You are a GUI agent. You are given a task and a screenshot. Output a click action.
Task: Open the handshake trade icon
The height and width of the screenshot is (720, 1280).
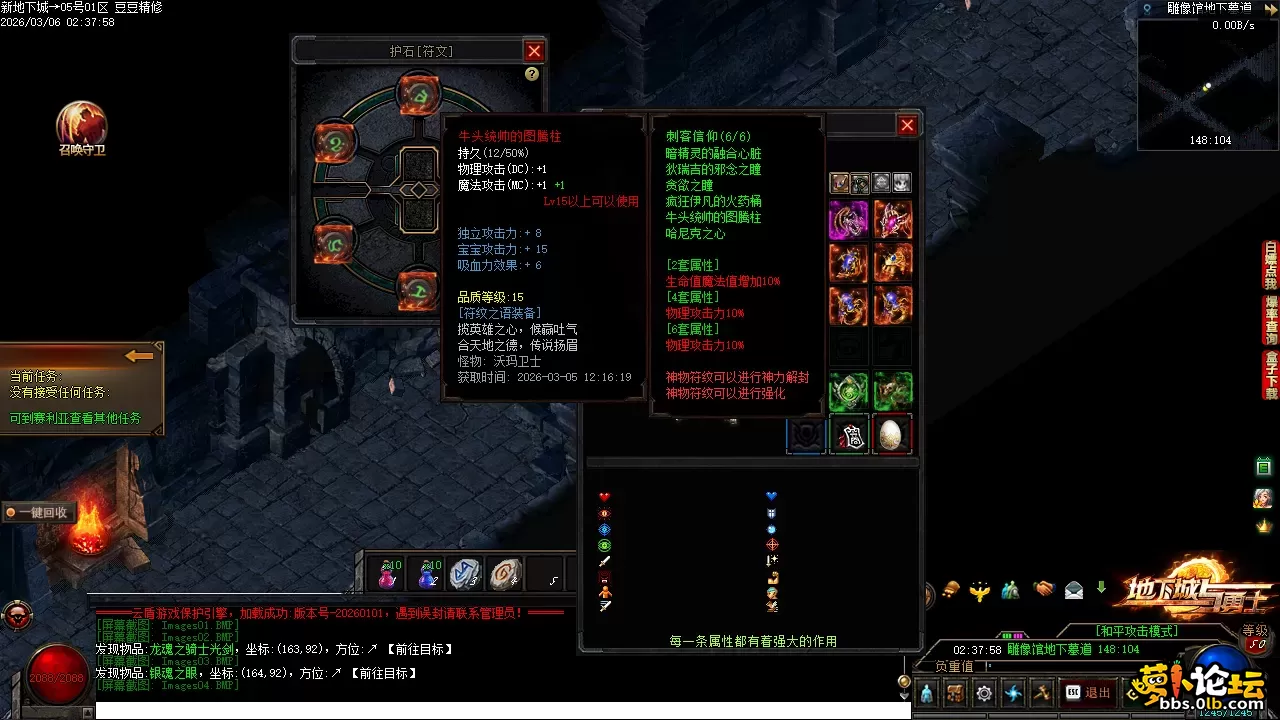(1044, 590)
